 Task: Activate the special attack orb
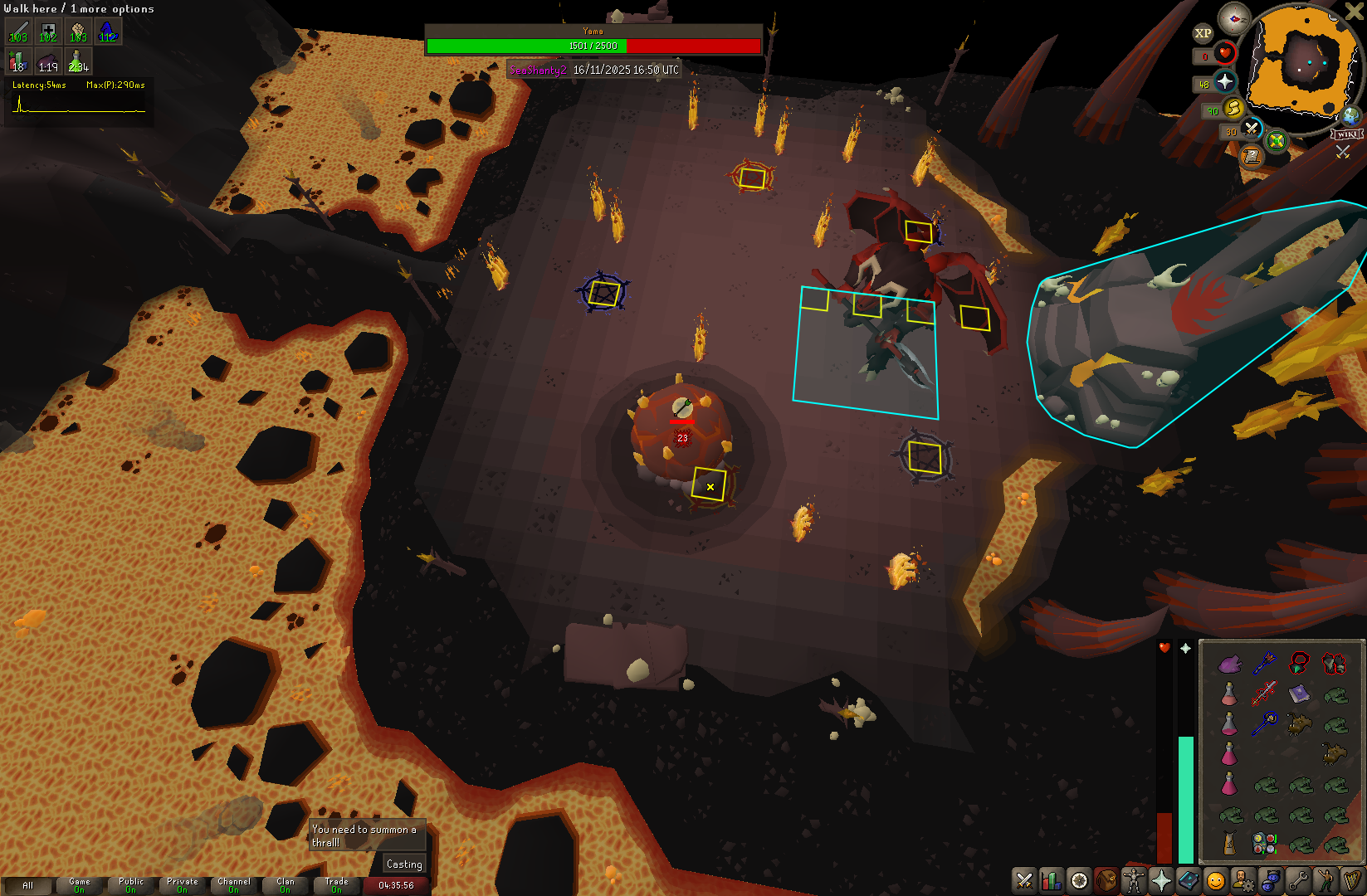coord(1251,129)
